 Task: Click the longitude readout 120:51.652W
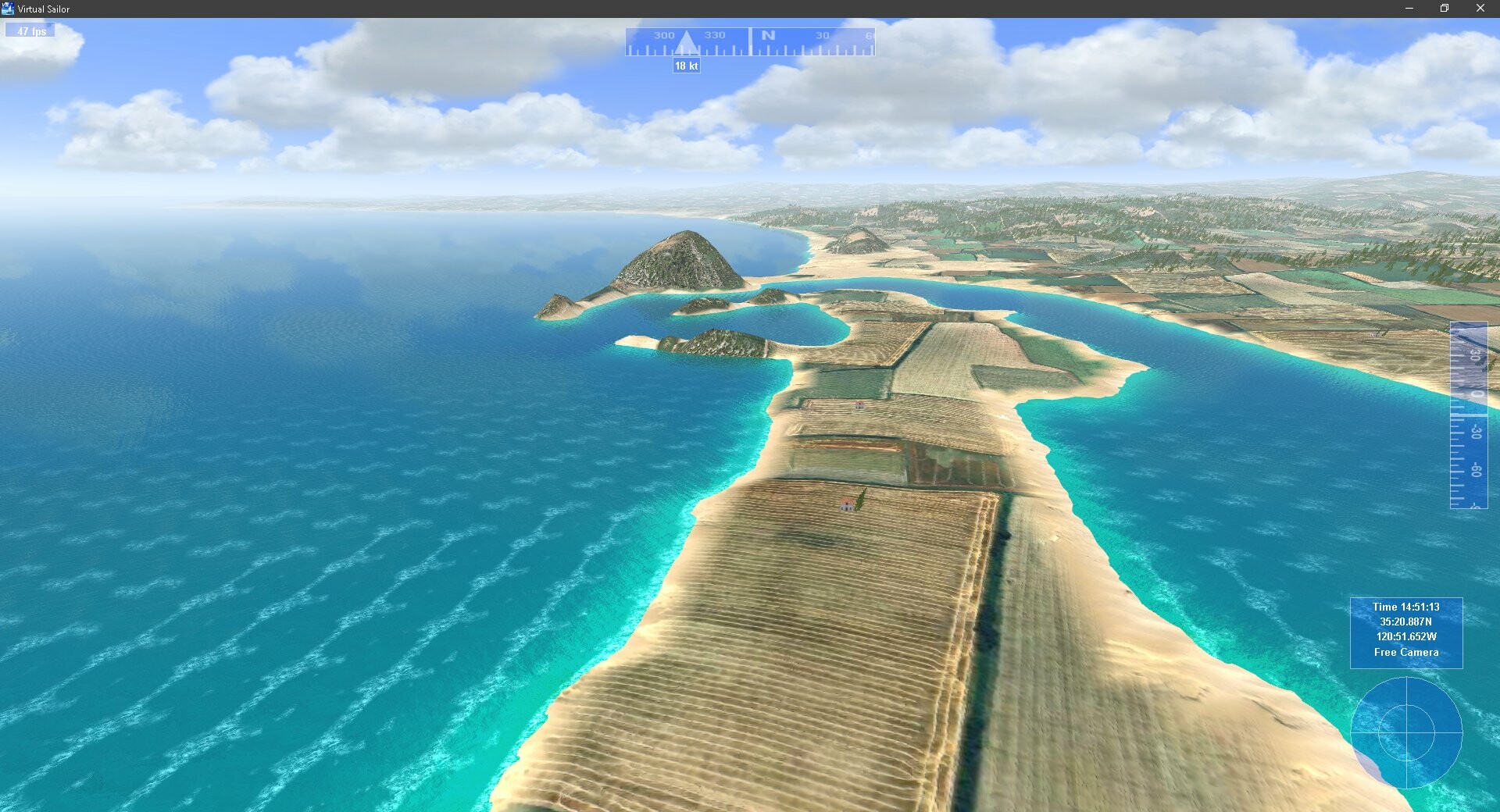tap(1405, 636)
